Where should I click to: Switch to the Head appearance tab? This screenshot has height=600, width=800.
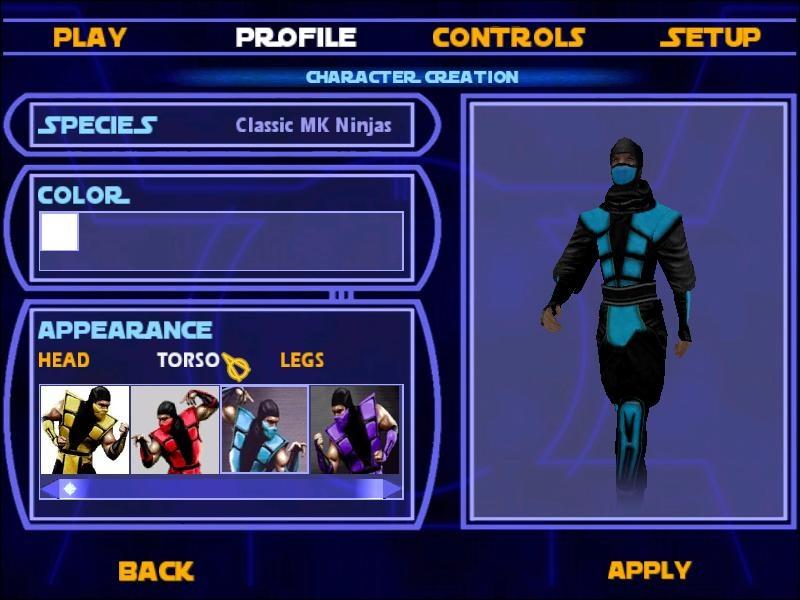64,360
